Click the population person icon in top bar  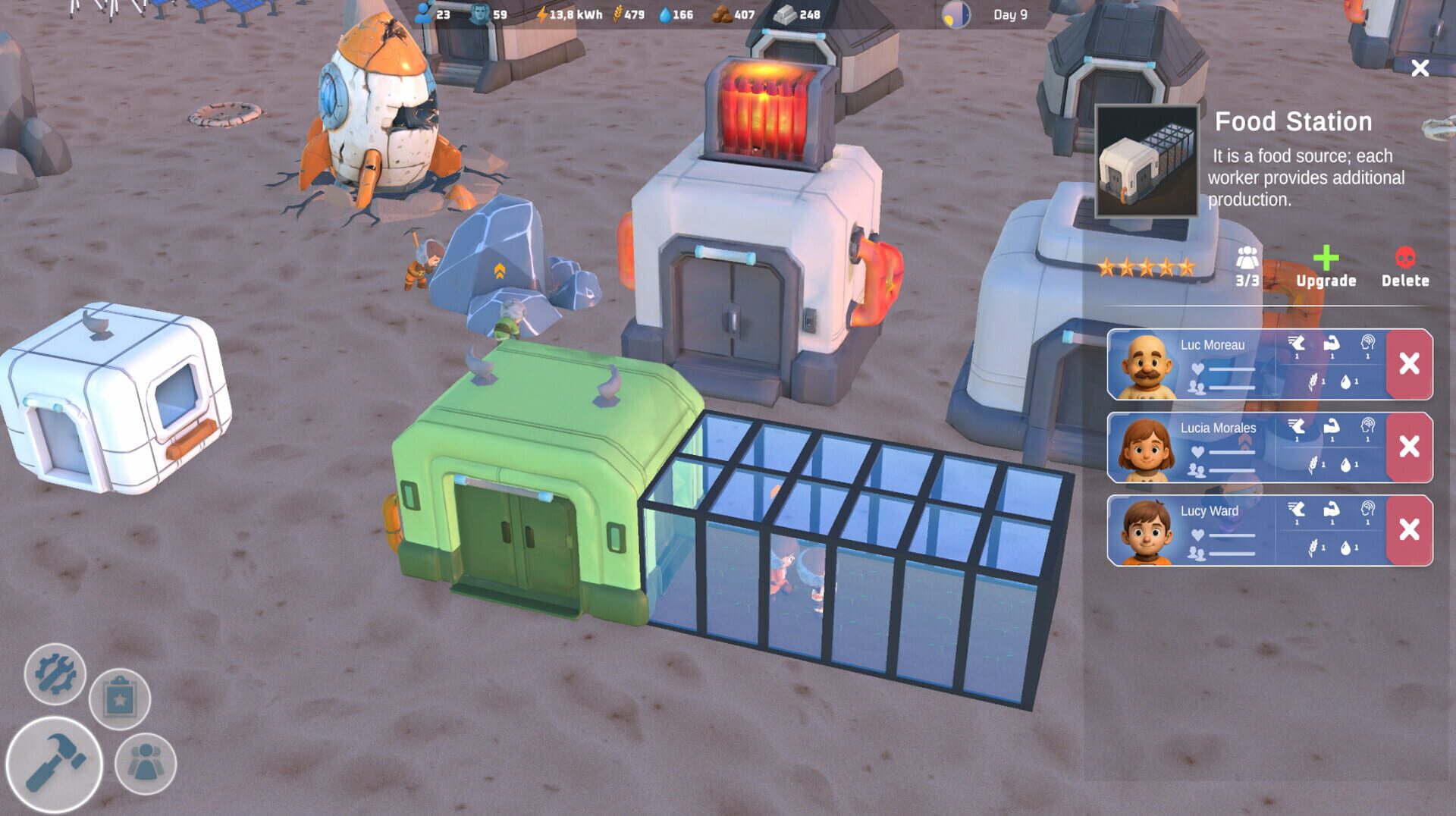click(x=423, y=14)
